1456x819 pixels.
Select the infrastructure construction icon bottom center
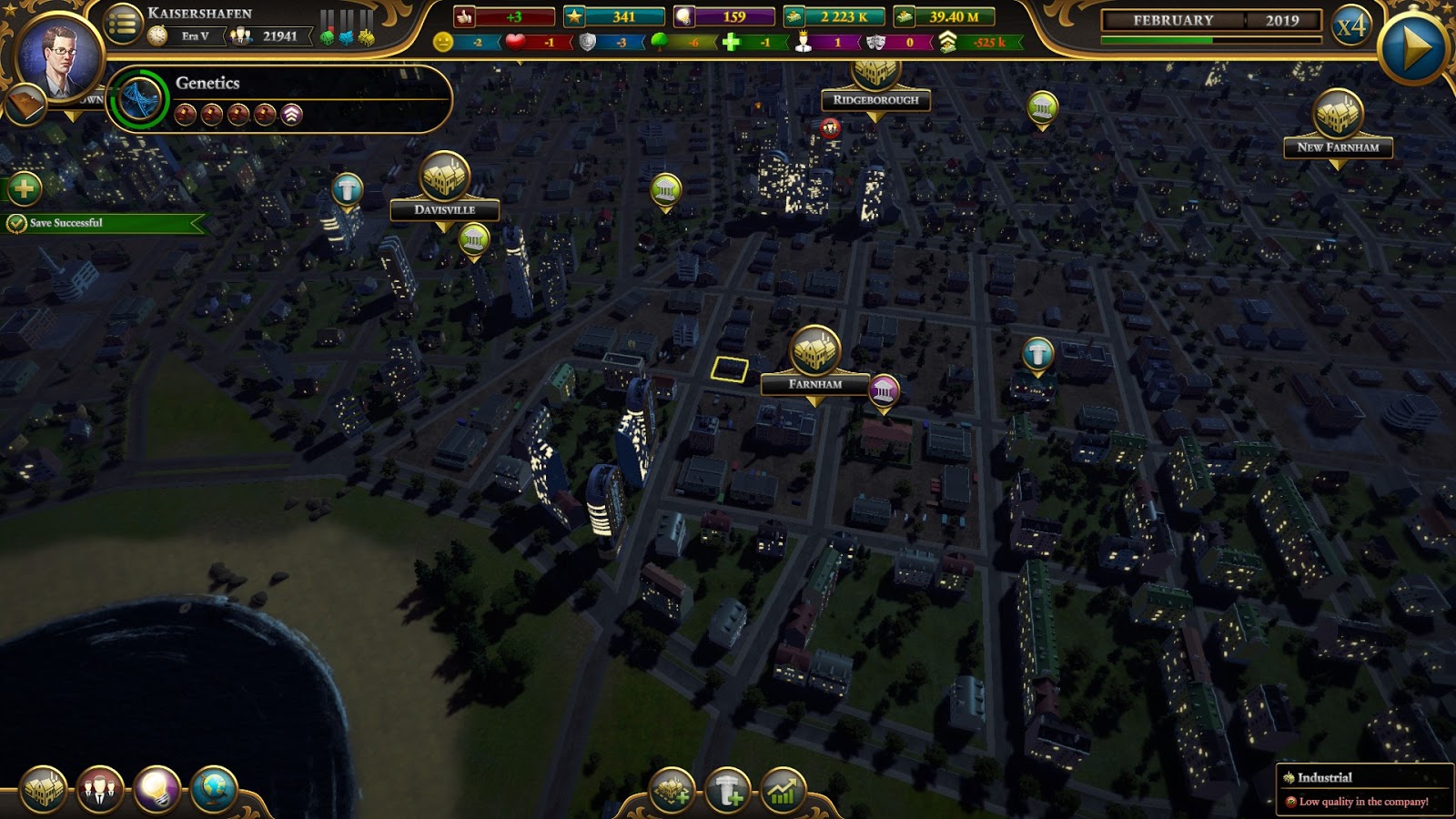(730, 791)
